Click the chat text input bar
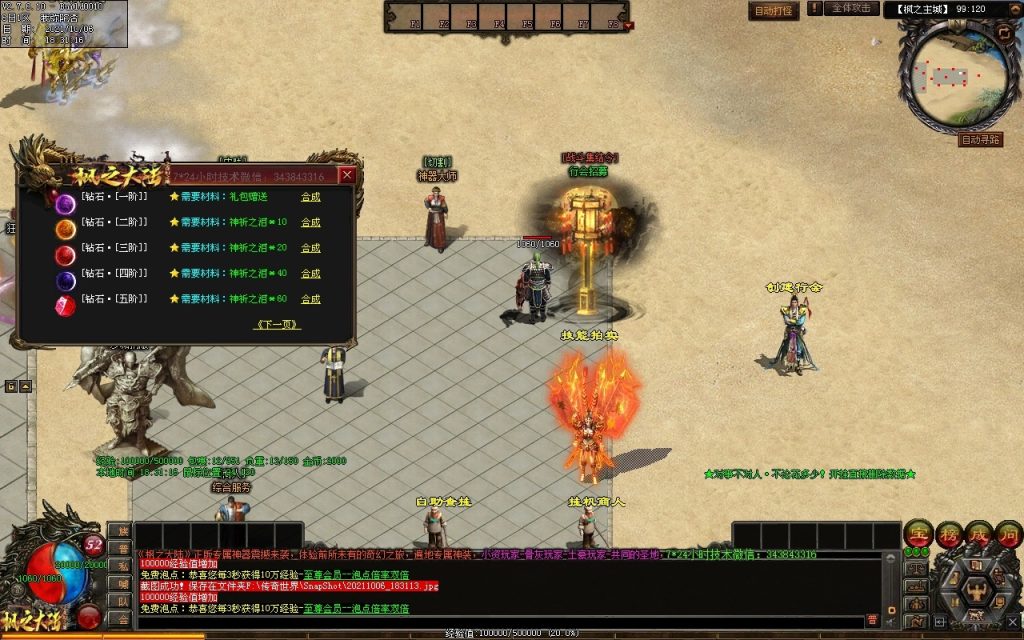This screenshot has height=640, width=1024. (500, 621)
